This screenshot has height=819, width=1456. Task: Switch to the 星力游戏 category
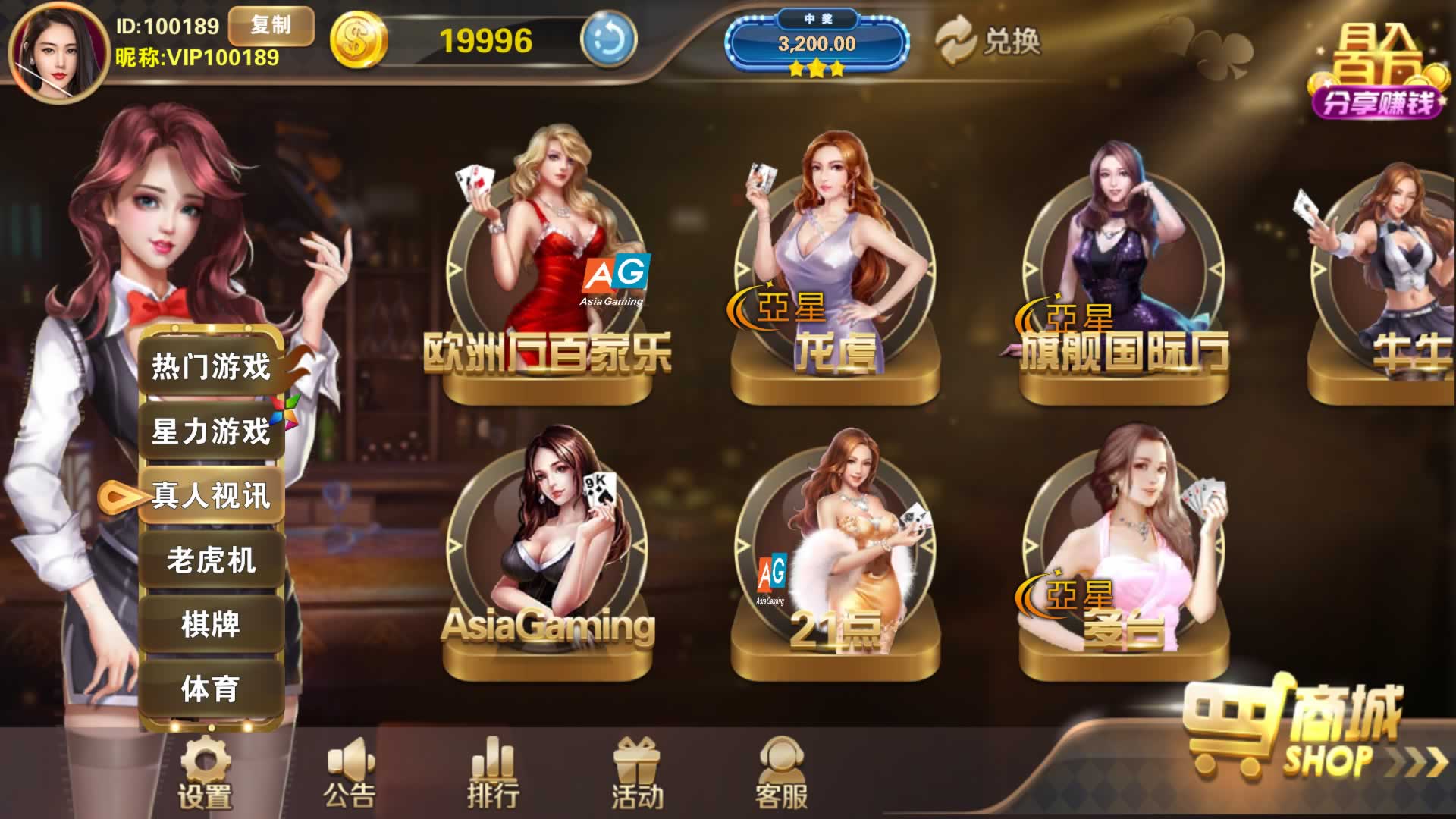click(x=211, y=431)
